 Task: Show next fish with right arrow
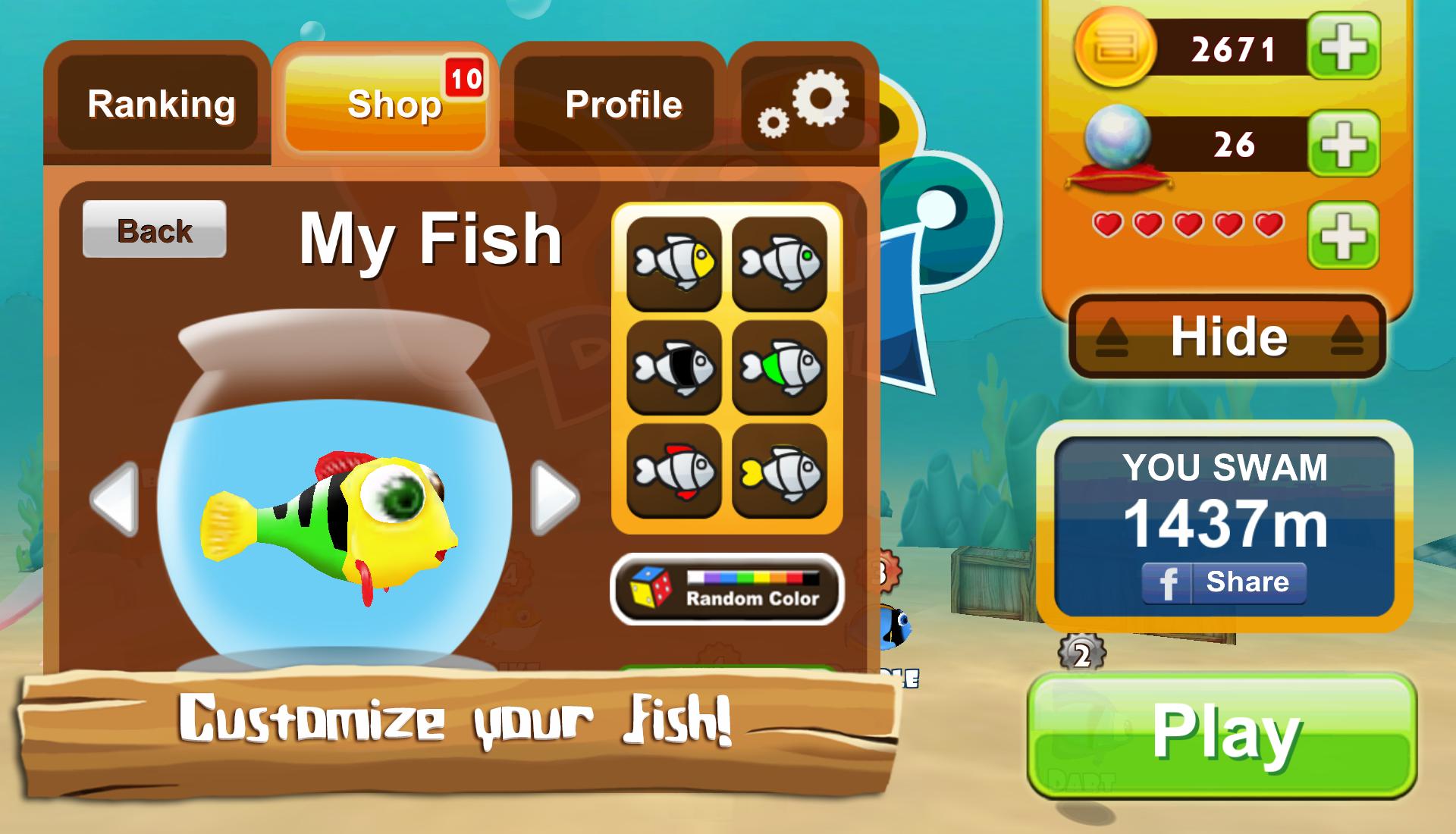555,498
